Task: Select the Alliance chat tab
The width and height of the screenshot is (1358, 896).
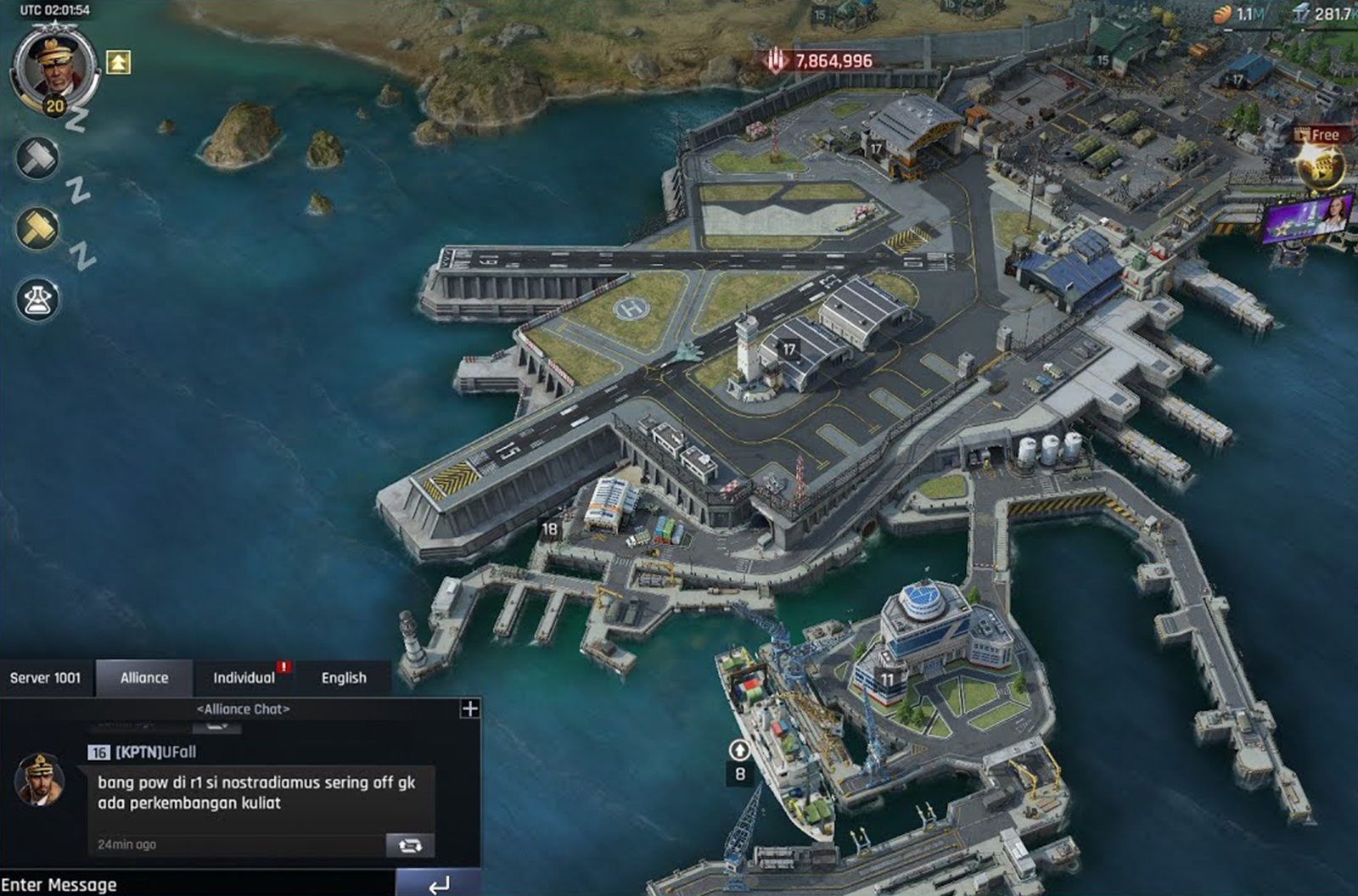Action: click(x=144, y=678)
